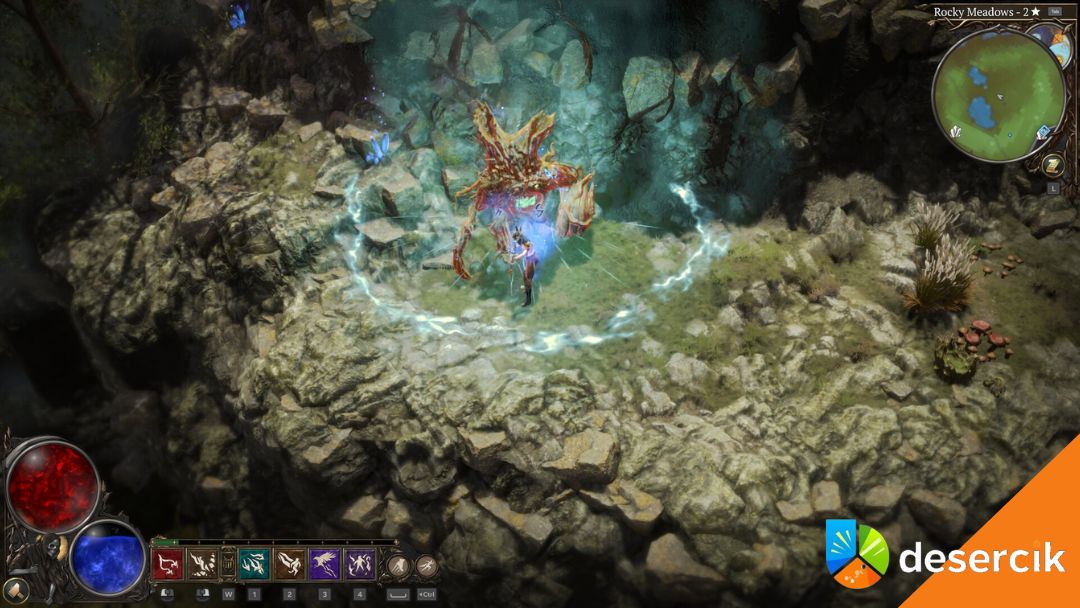The height and width of the screenshot is (608, 1080).
Task: Activate the red left-mouse skill slot
Action: click(166, 565)
